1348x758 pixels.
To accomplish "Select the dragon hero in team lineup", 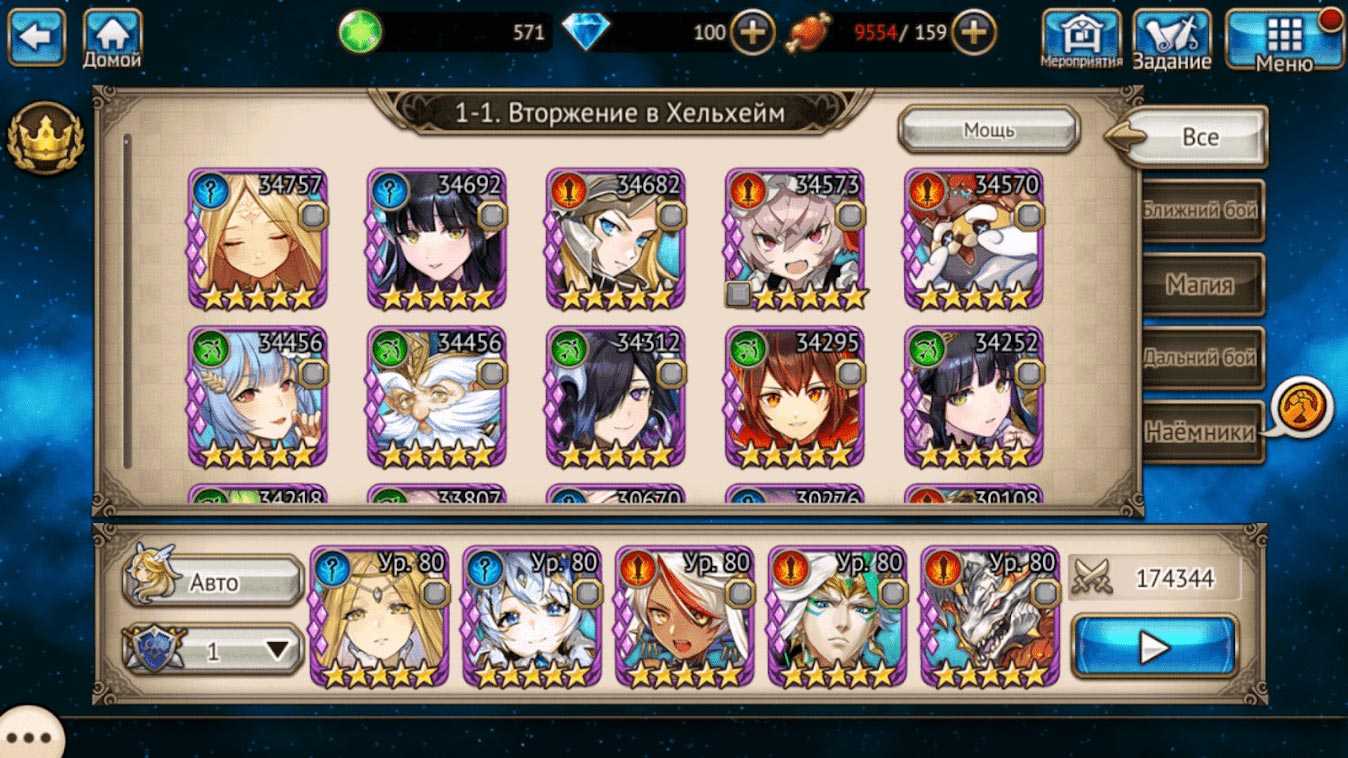I will coord(989,617).
